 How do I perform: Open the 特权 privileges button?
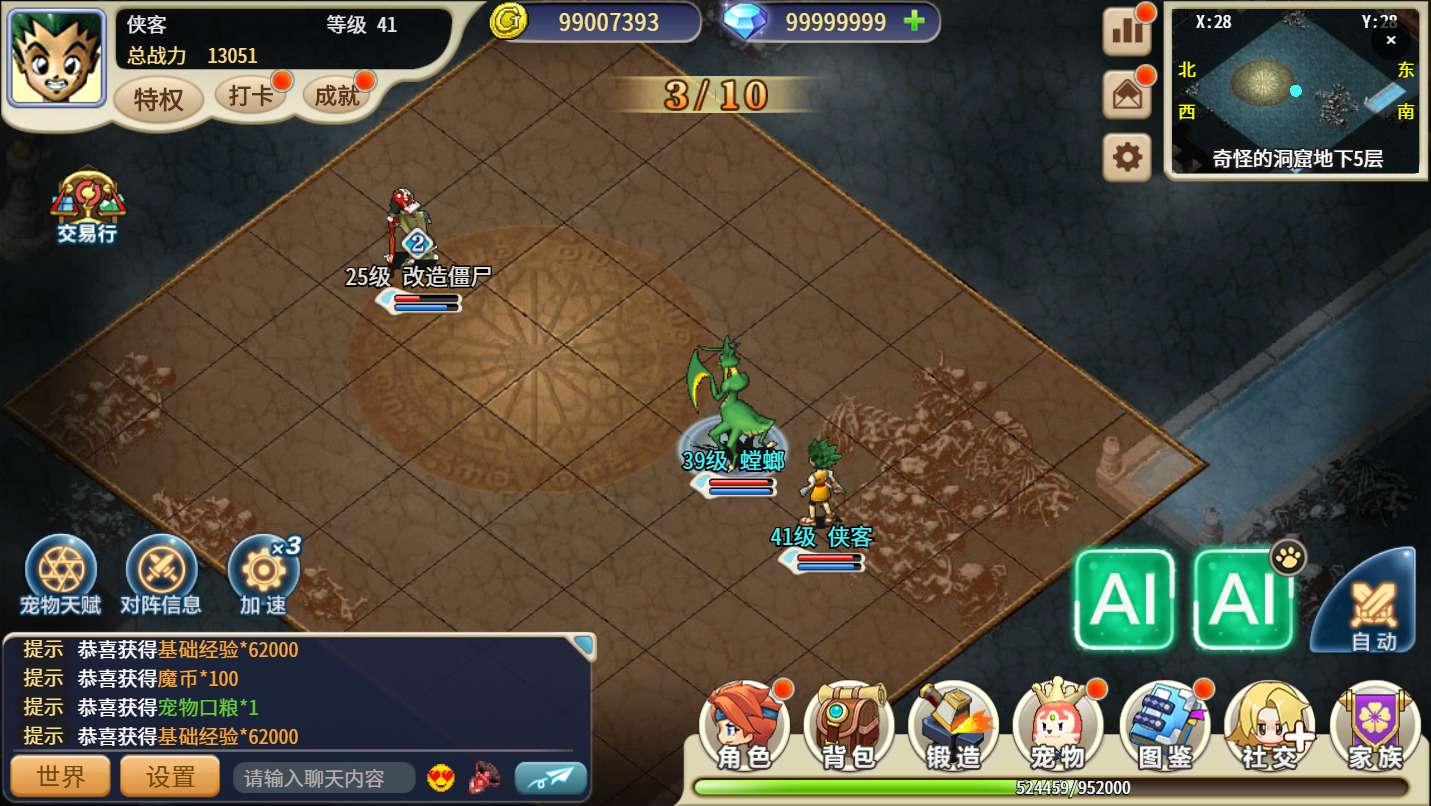pos(158,100)
